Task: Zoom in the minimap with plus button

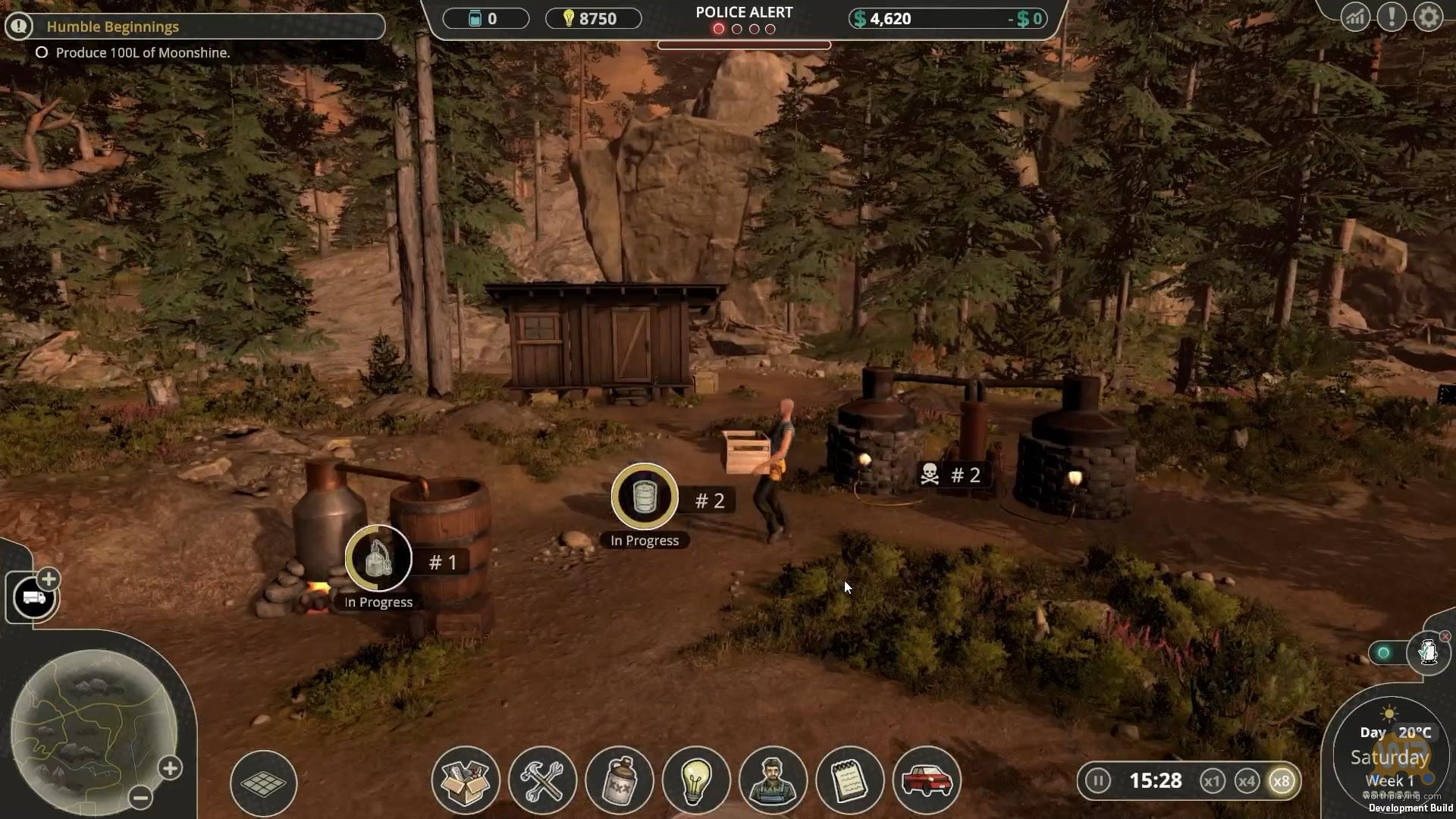Action: point(170,768)
